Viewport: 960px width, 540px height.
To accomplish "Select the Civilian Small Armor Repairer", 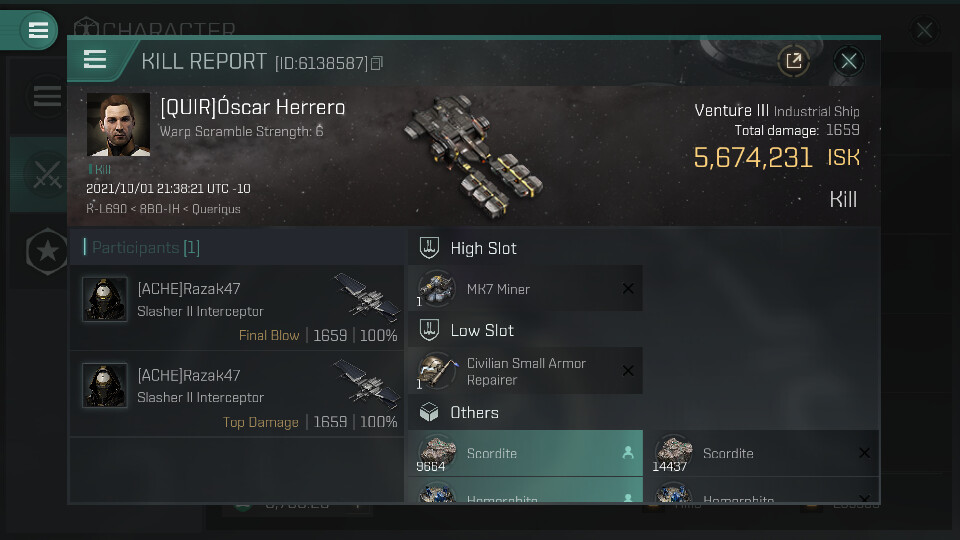I will (x=525, y=371).
